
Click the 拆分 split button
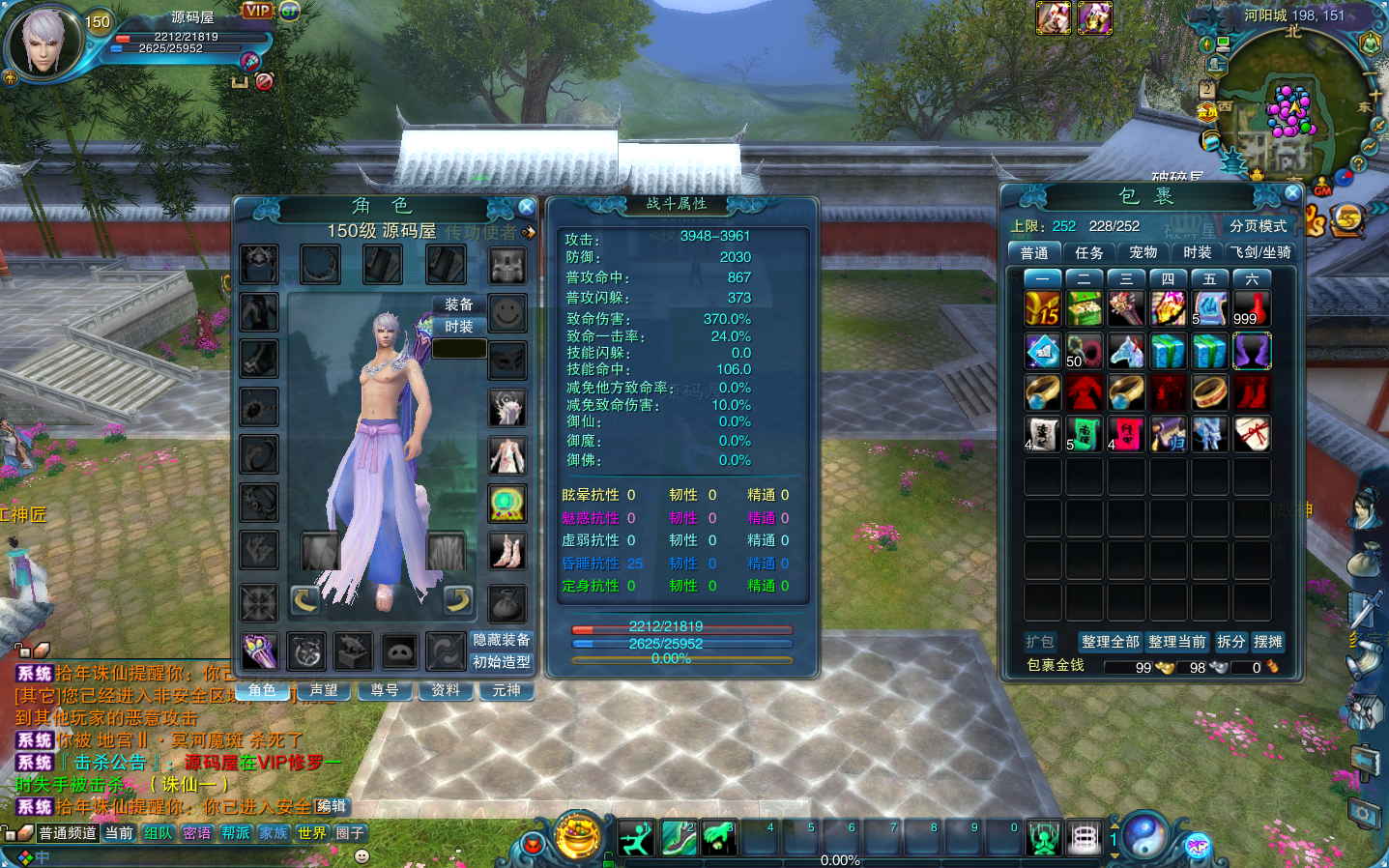point(1230,642)
